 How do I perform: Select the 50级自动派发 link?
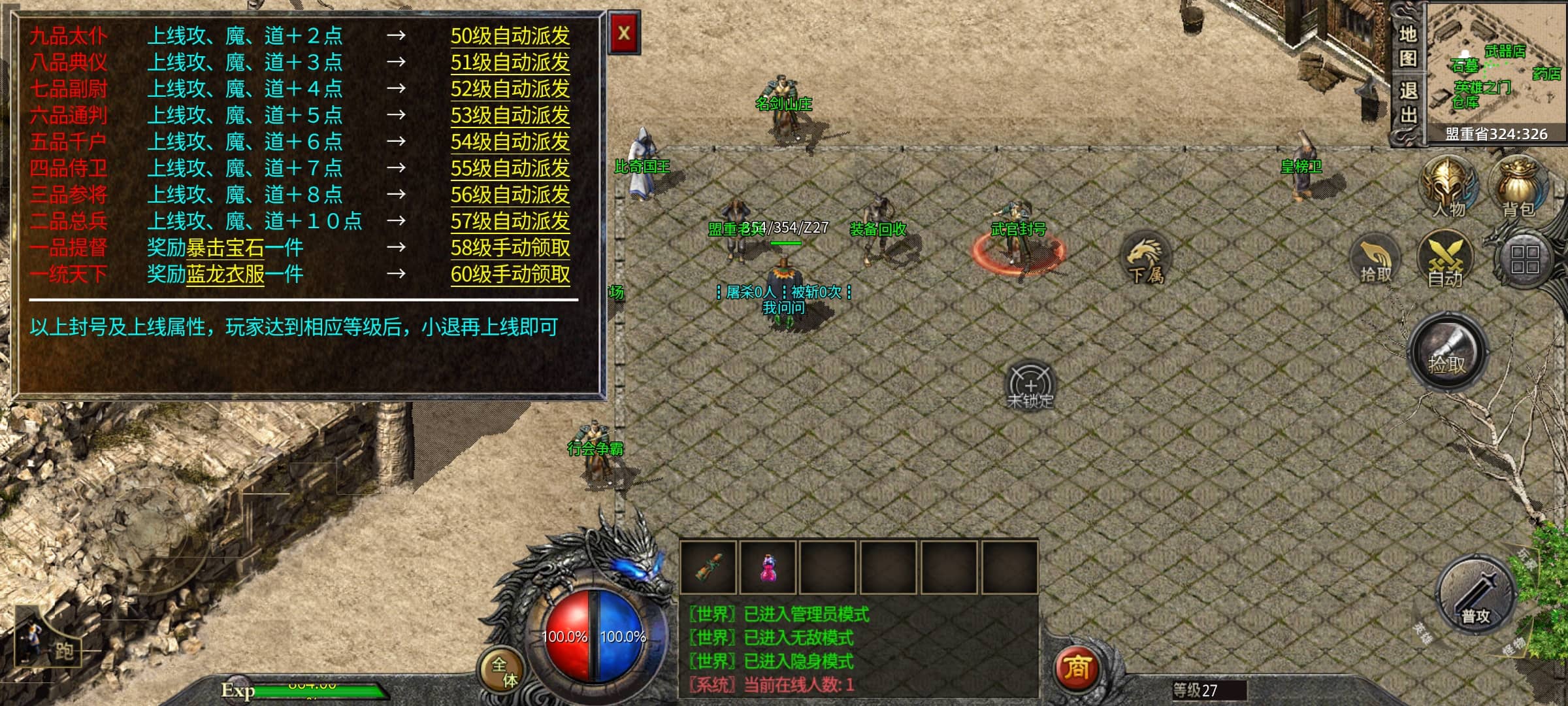tap(510, 36)
